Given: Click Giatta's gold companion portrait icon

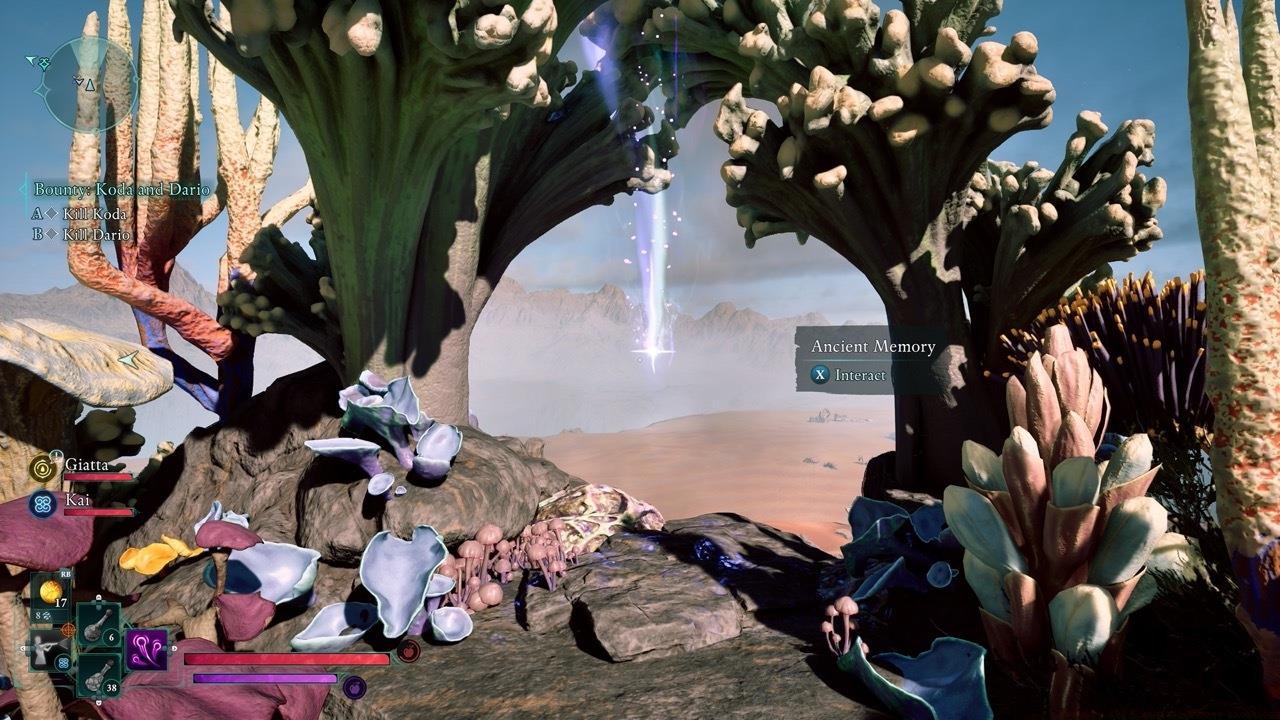Looking at the screenshot, I should pos(42,469).
